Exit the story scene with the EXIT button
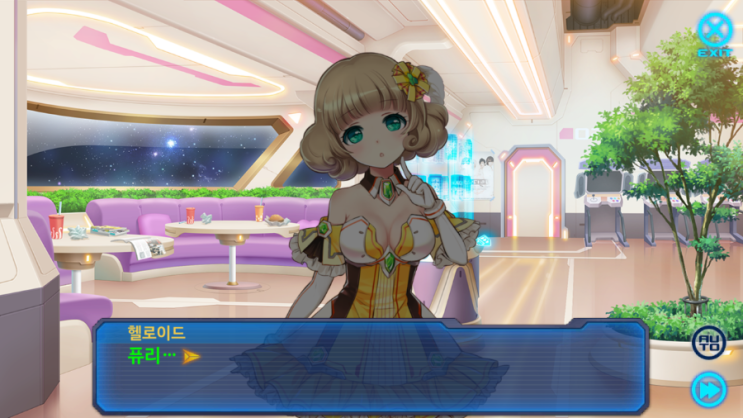743x418 pixels. click(x=715, y=32)
